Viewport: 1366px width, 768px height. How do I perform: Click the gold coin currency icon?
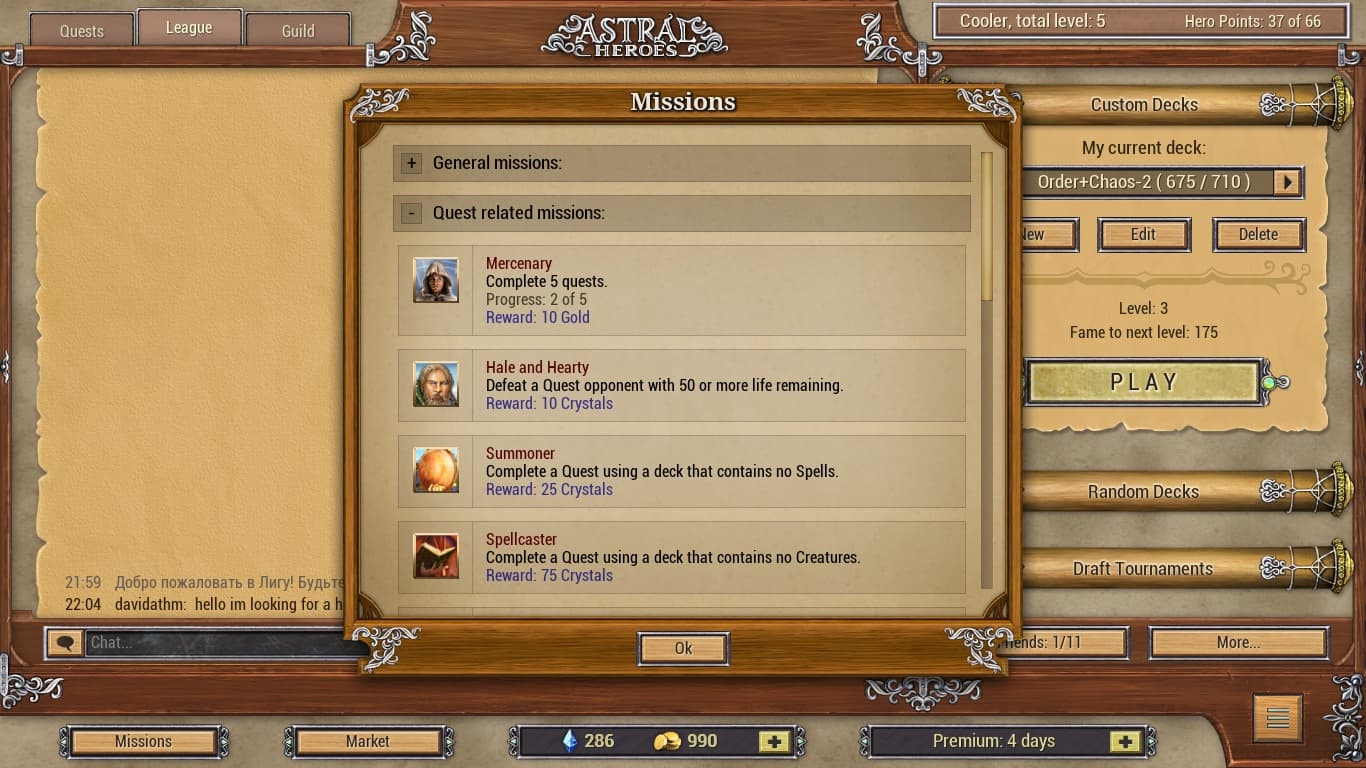[x=666, y=741]
